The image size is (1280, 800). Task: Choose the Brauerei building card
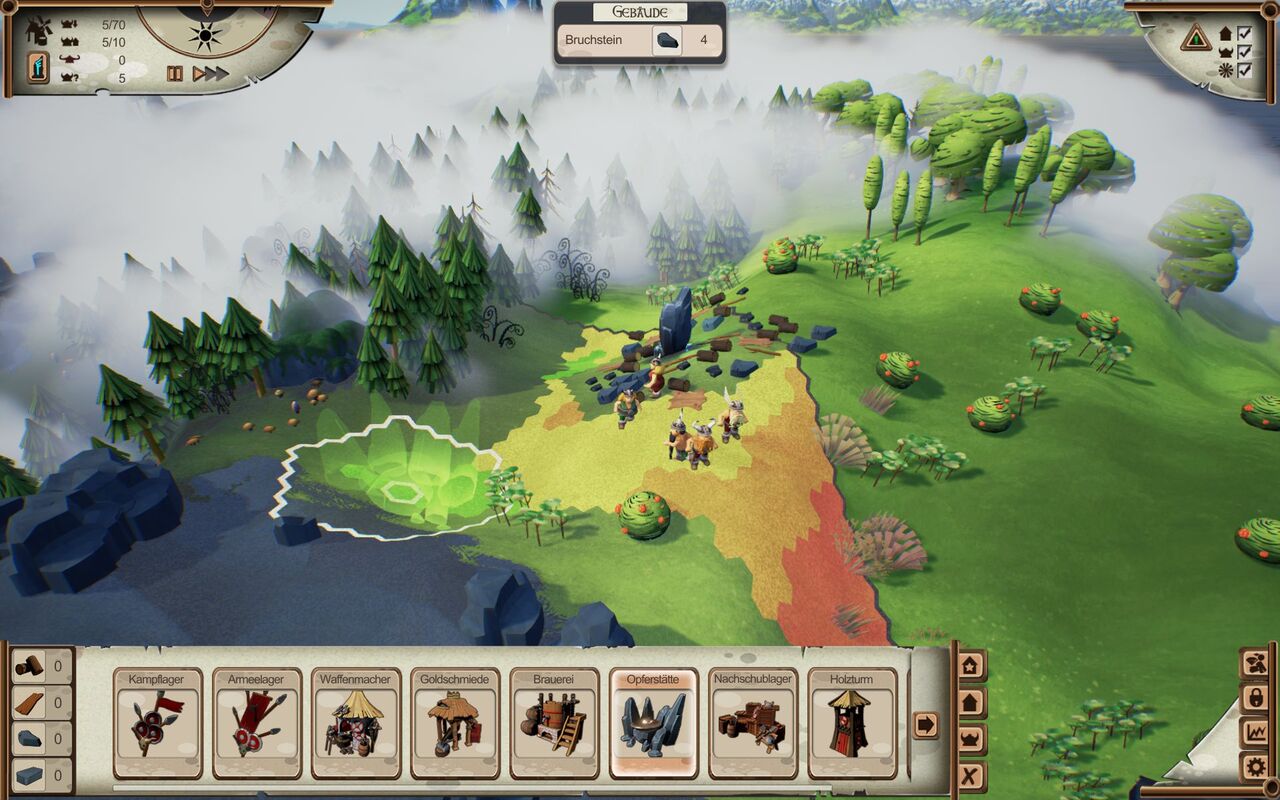pyautogui.click(x=553, y=723)
